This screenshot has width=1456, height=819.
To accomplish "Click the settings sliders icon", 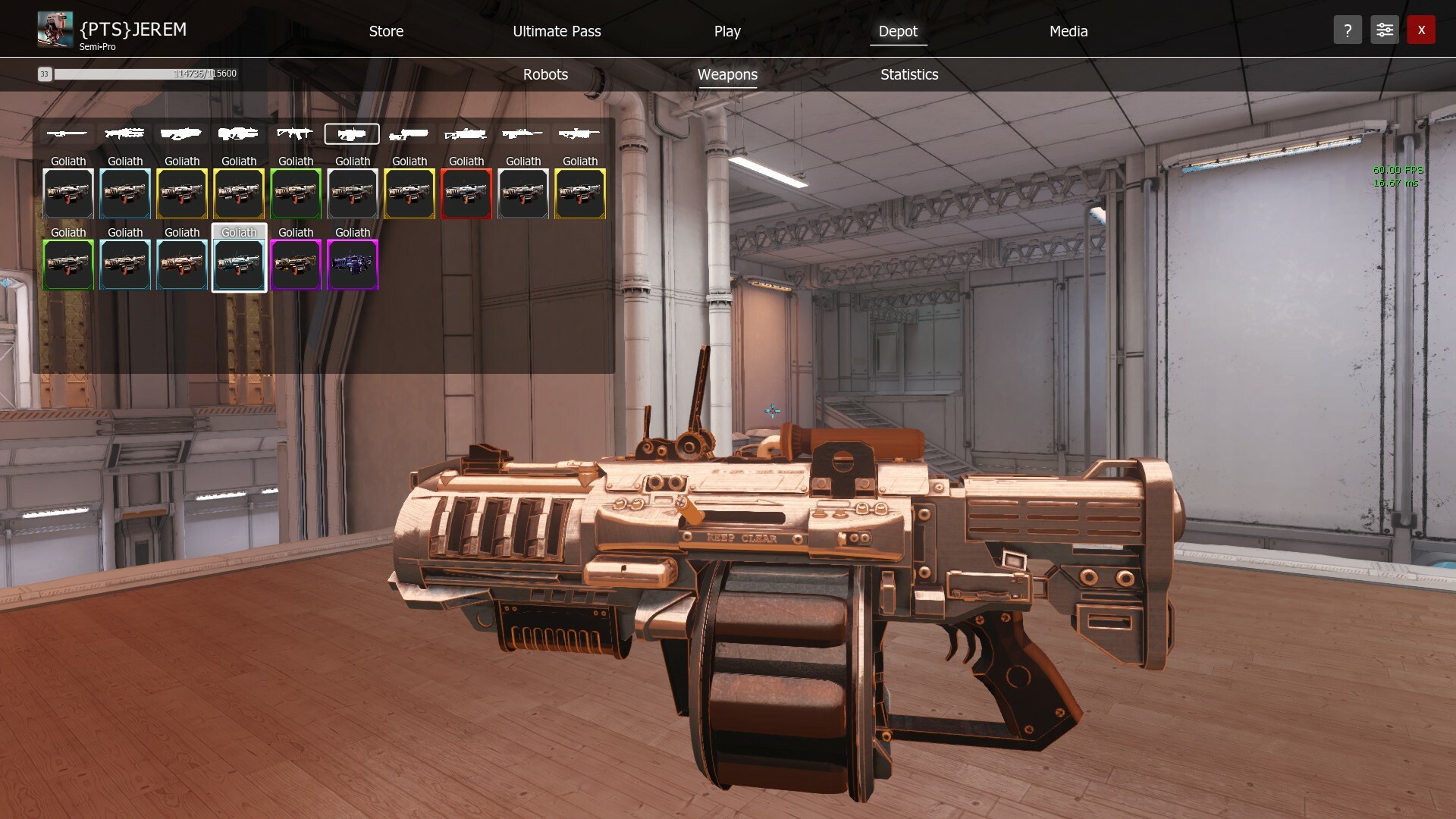I will [1384, 30].
